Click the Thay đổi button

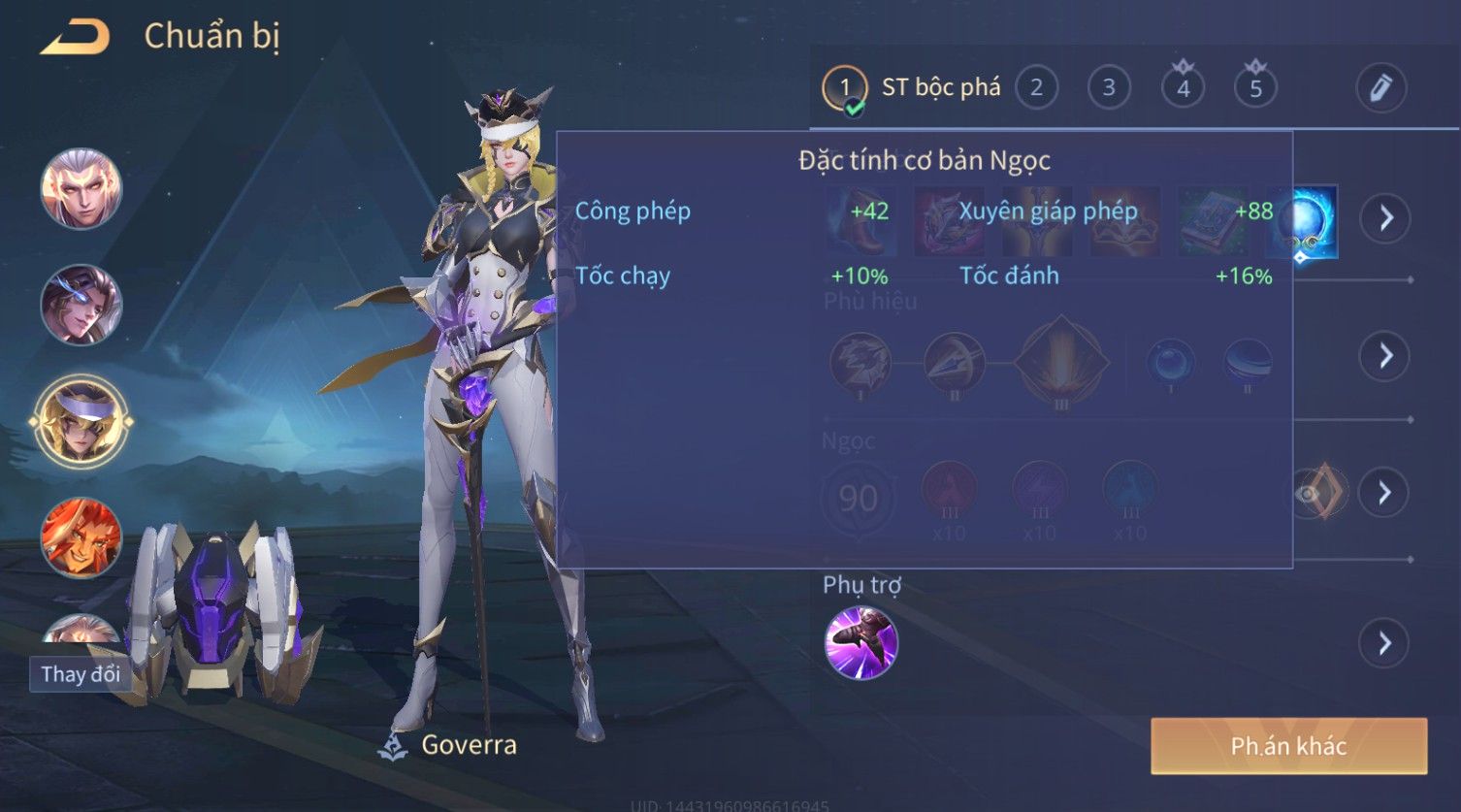tap(81, 673)
